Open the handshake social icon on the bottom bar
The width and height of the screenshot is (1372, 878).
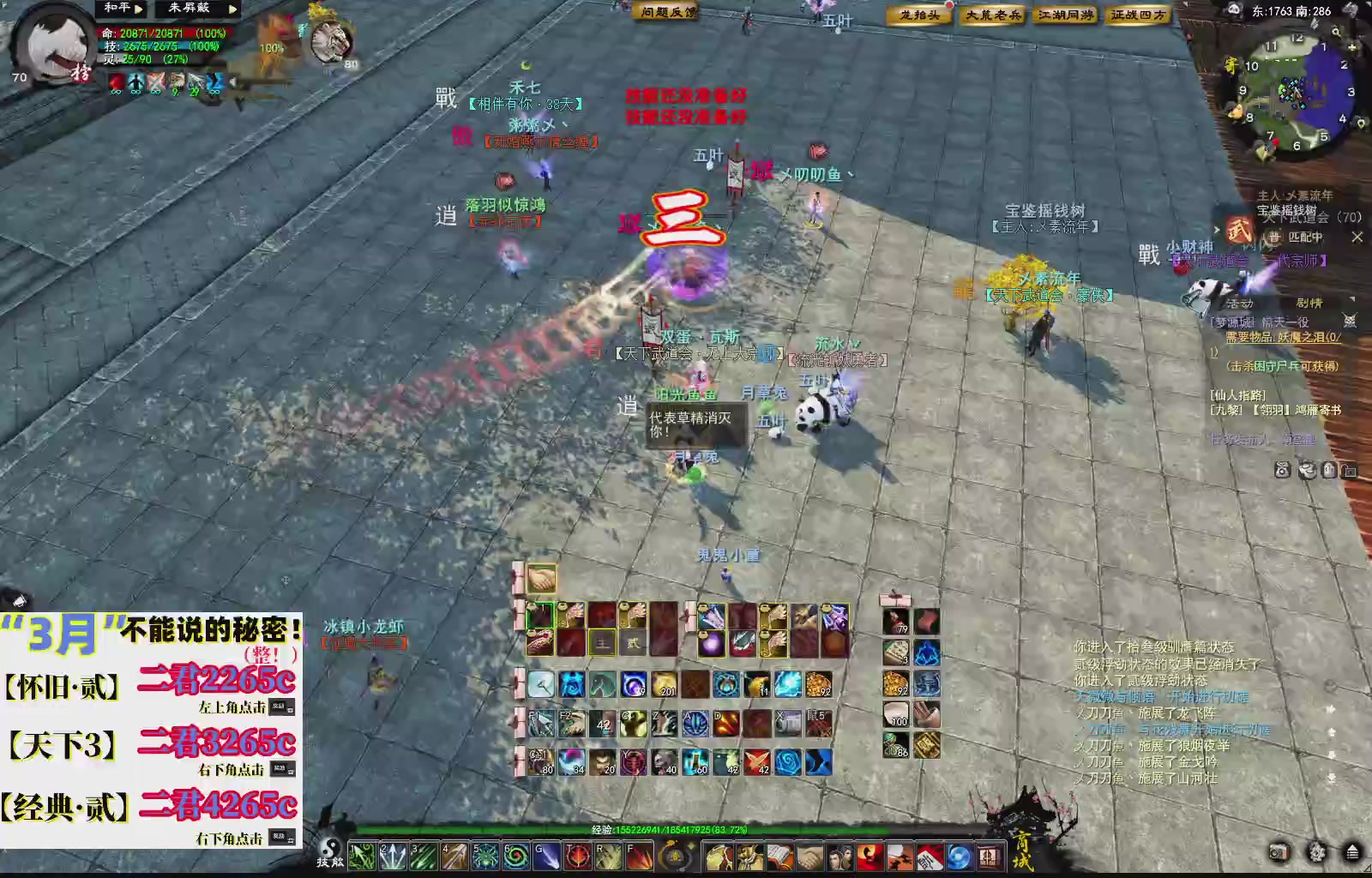point(809,857)
